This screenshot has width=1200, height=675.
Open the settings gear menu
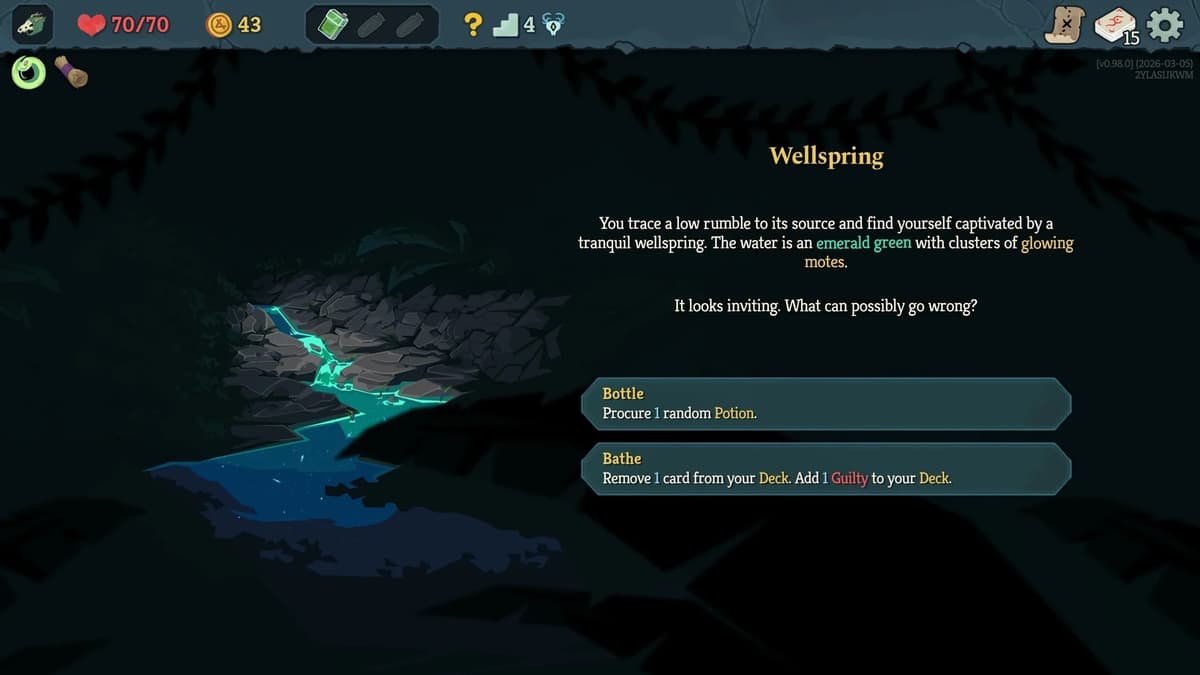point(1165,25)
